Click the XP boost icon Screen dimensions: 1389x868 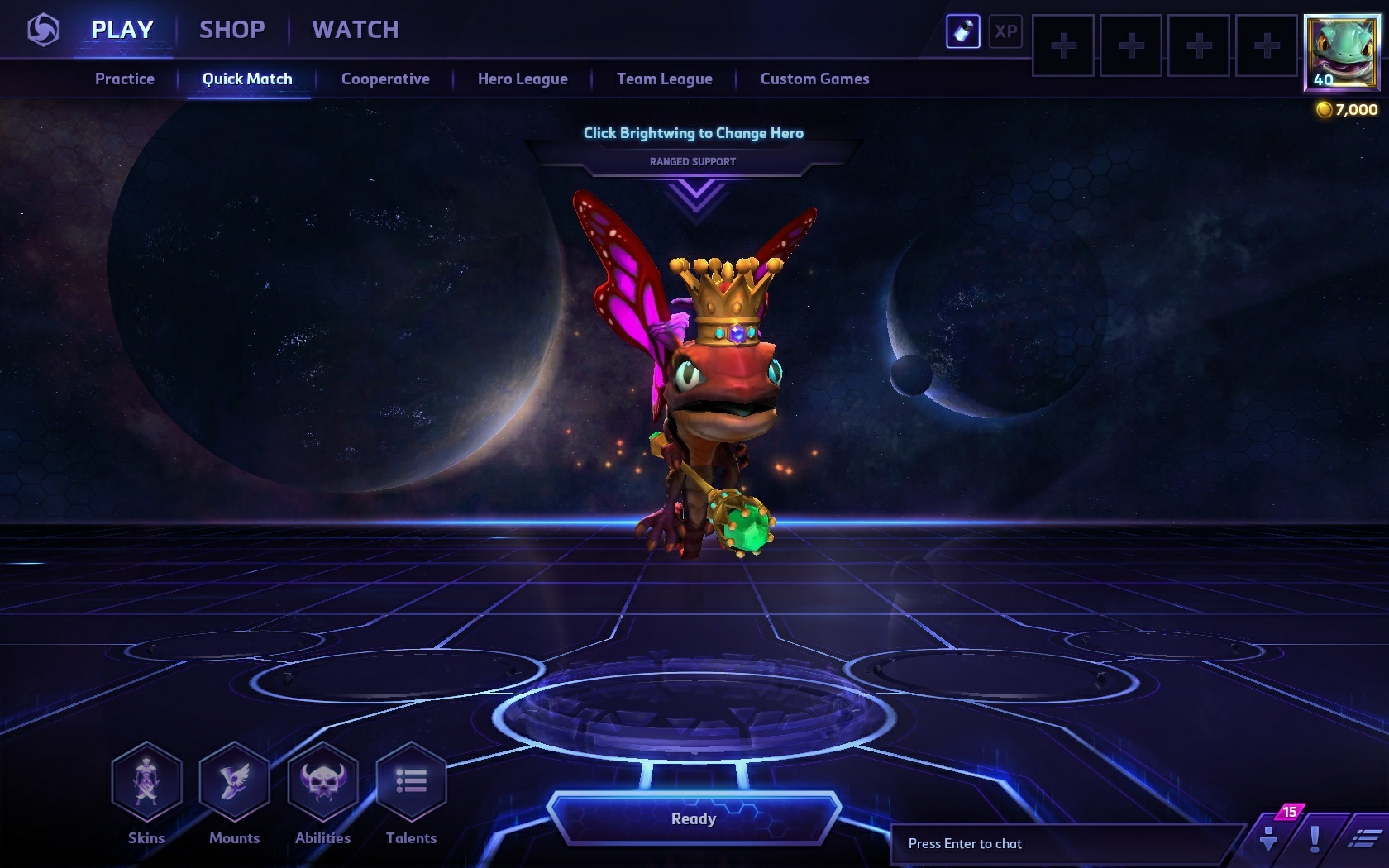click(1005, 32)
